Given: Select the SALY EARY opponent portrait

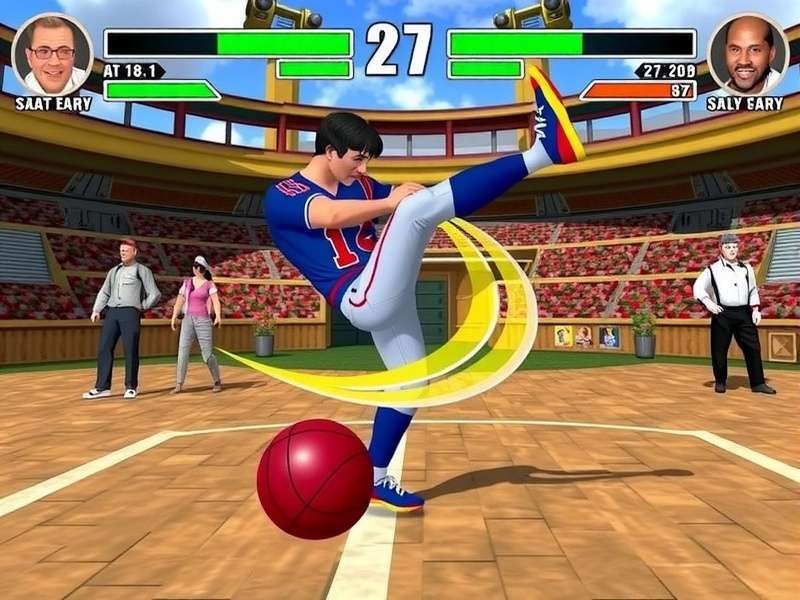Looking at the screenshot, I should coord(747,54).
